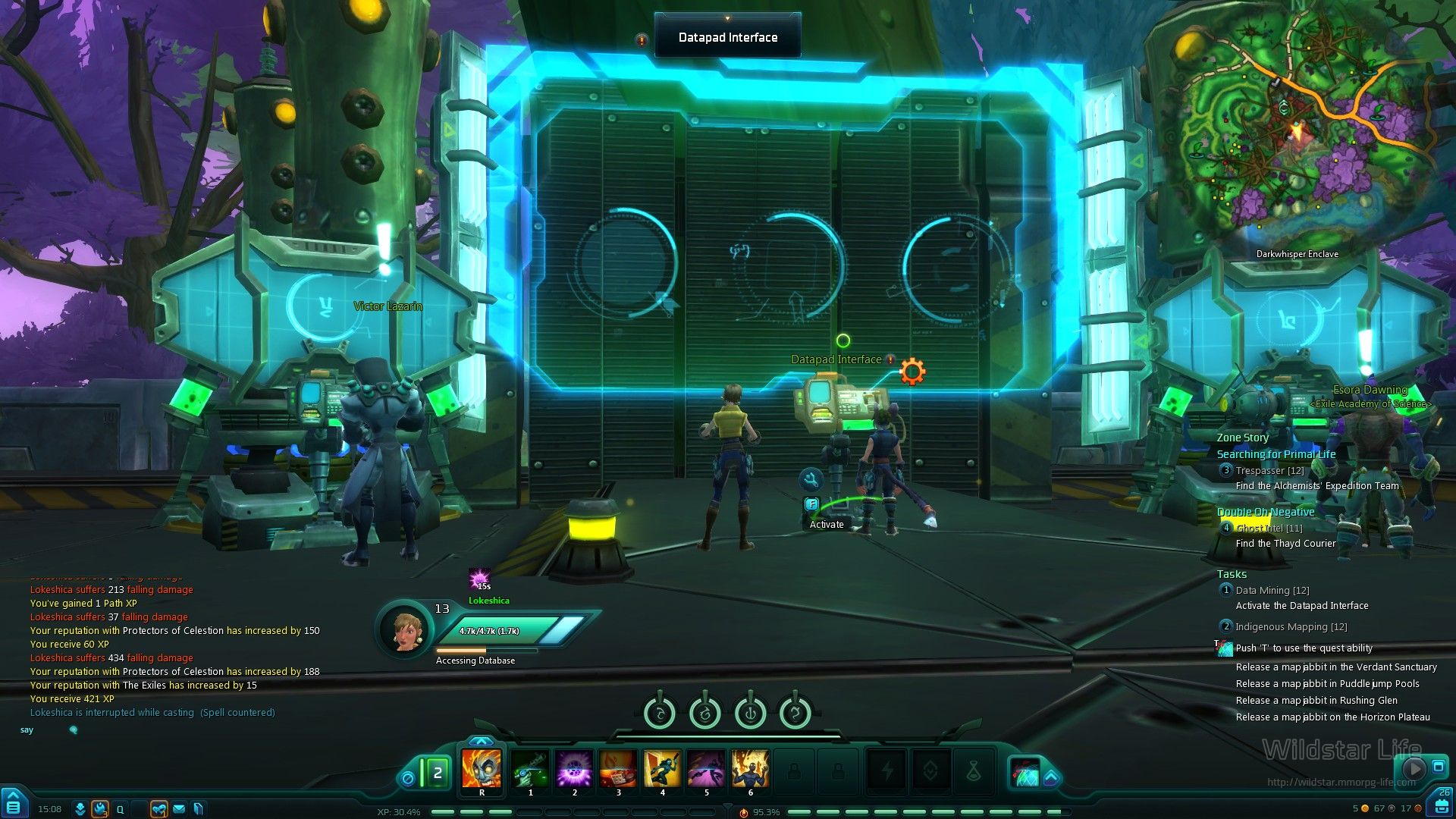Trigger the red explosive ability in slot 3
This screenshot has height=819, width=1456.
(618, 768)
